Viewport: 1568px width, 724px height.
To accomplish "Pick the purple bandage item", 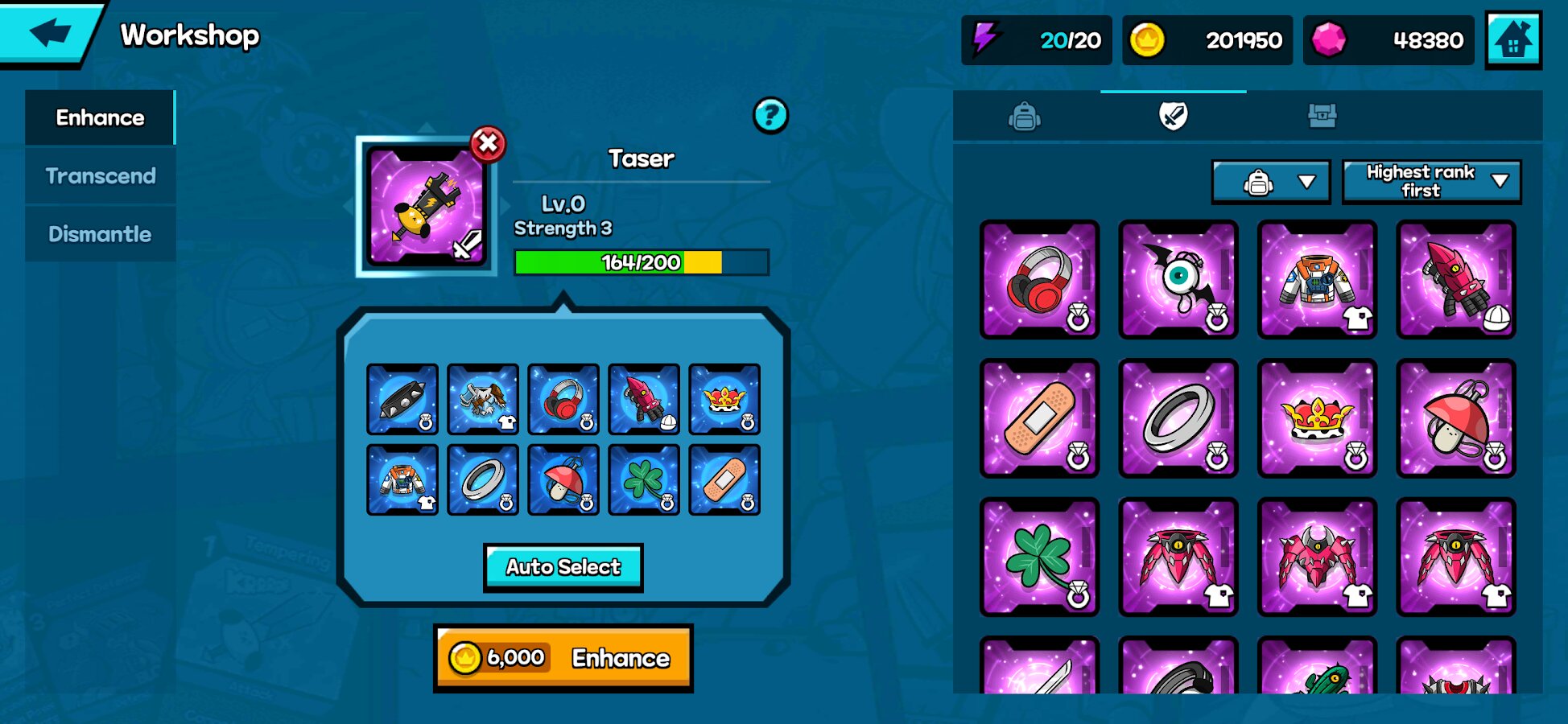I will point(1039,418).
